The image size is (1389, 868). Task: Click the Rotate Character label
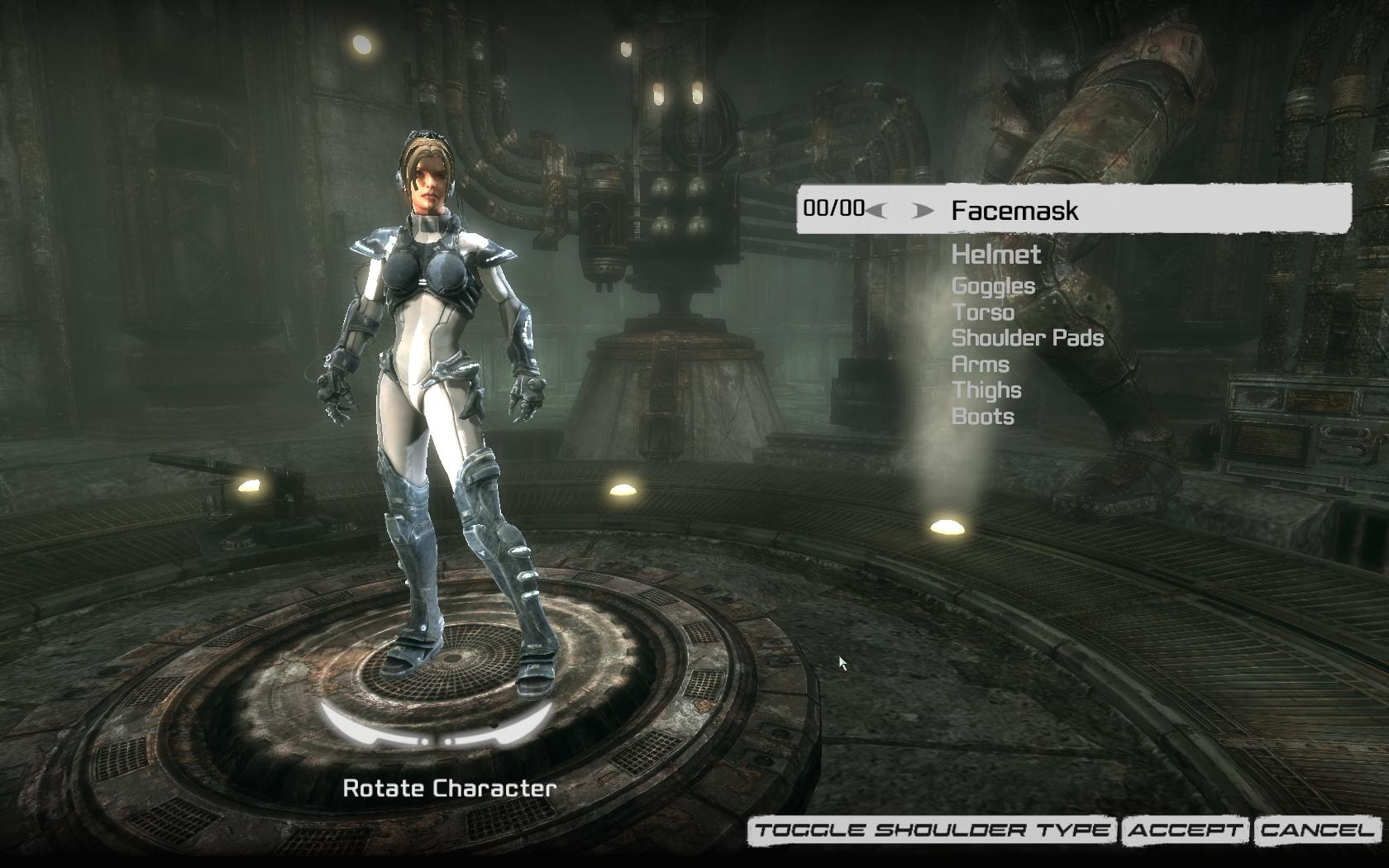tap(451, 788)
